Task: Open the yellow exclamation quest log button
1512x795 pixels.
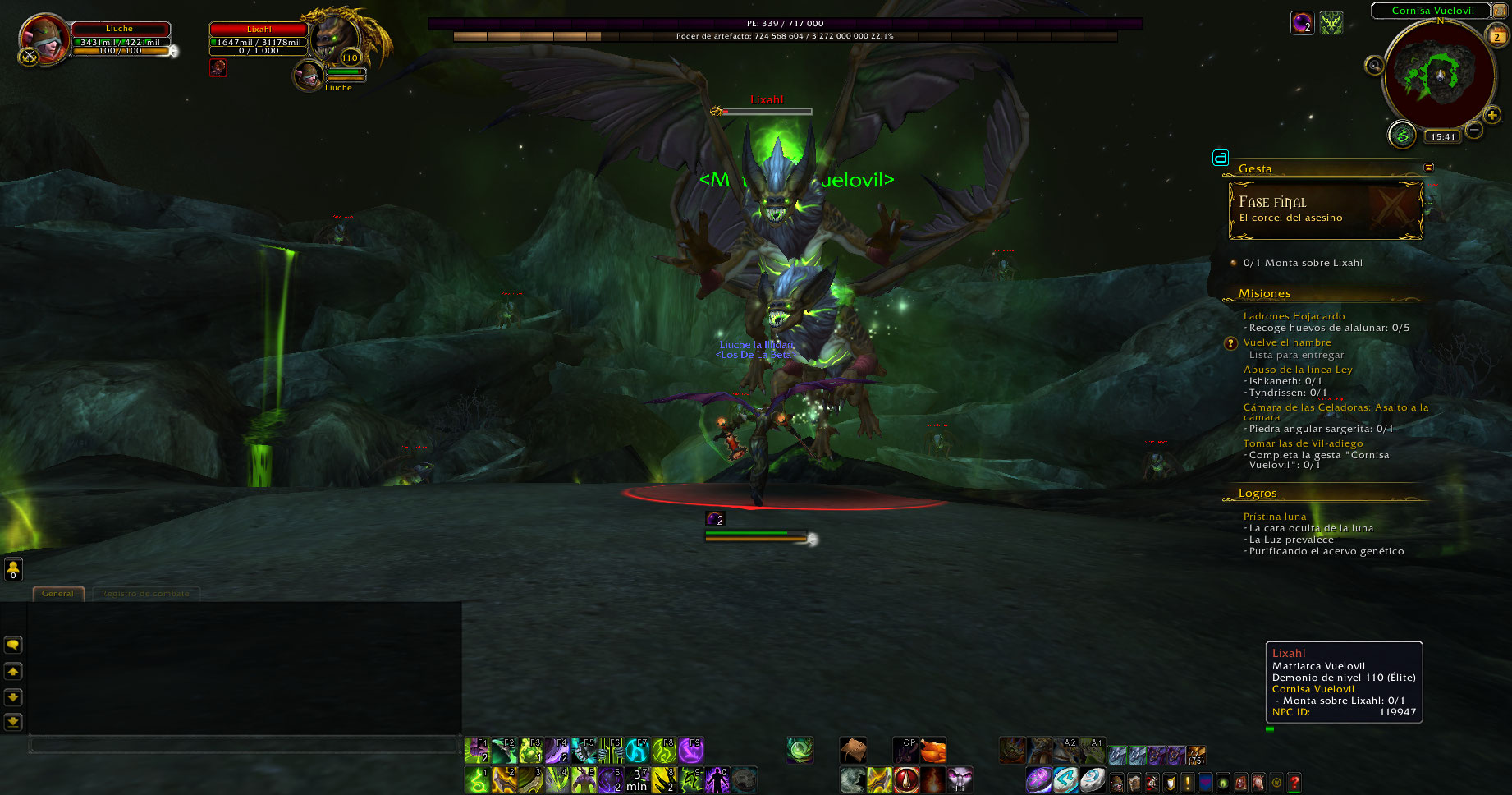Action: coord(1187,783)
